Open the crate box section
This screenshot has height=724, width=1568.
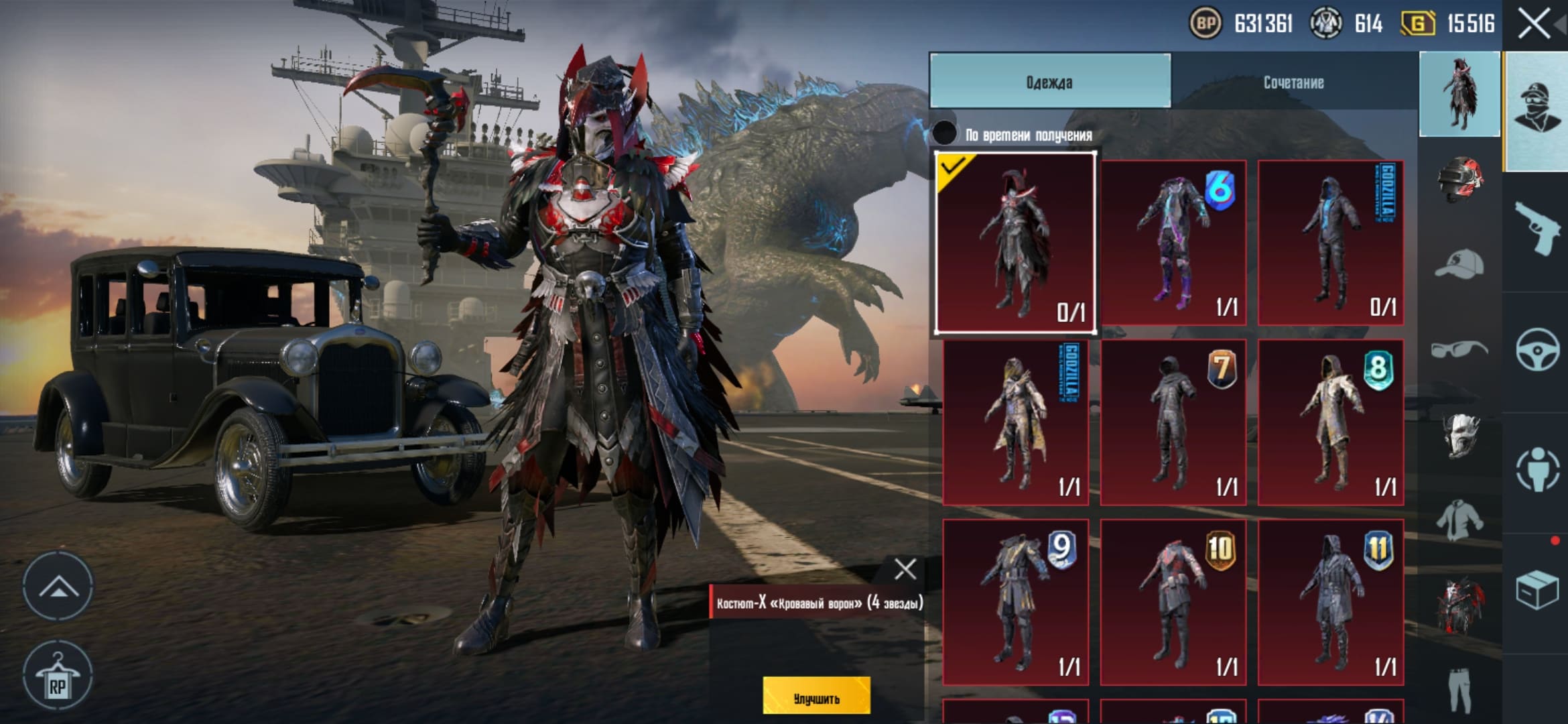click(x=1536, y=590)
